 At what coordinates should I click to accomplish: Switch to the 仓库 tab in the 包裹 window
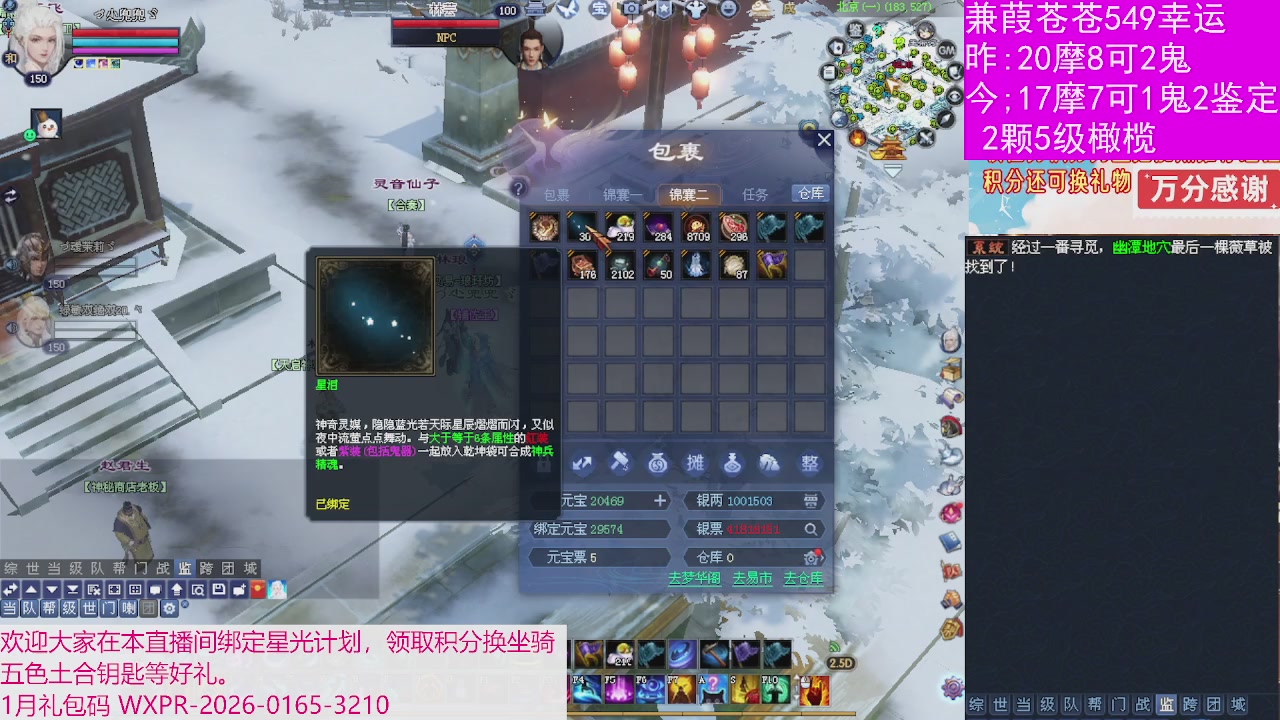coord(810,194)
